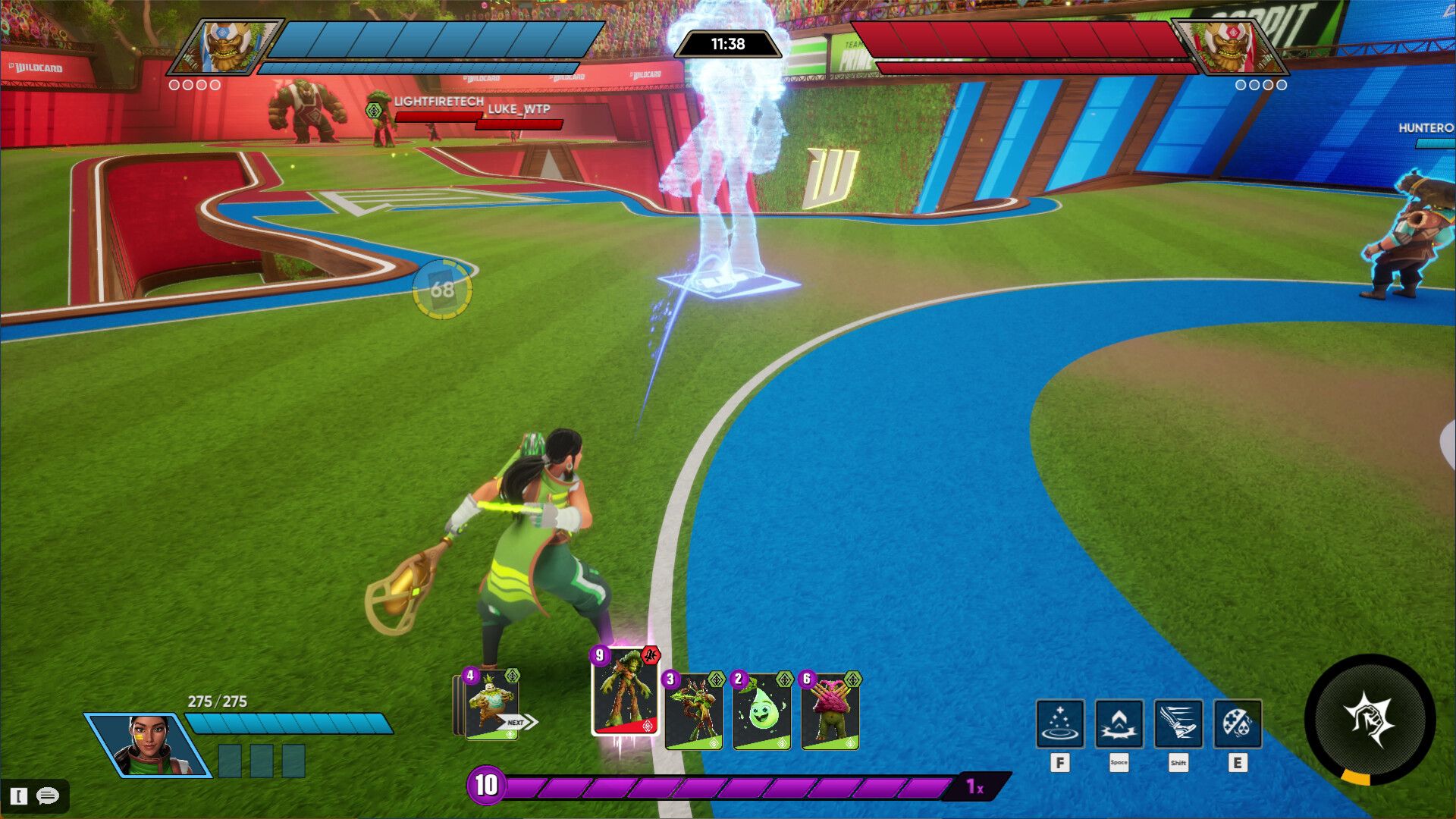
Task: Click the red team's mask portrait
Action: [x=1229, y=46]
